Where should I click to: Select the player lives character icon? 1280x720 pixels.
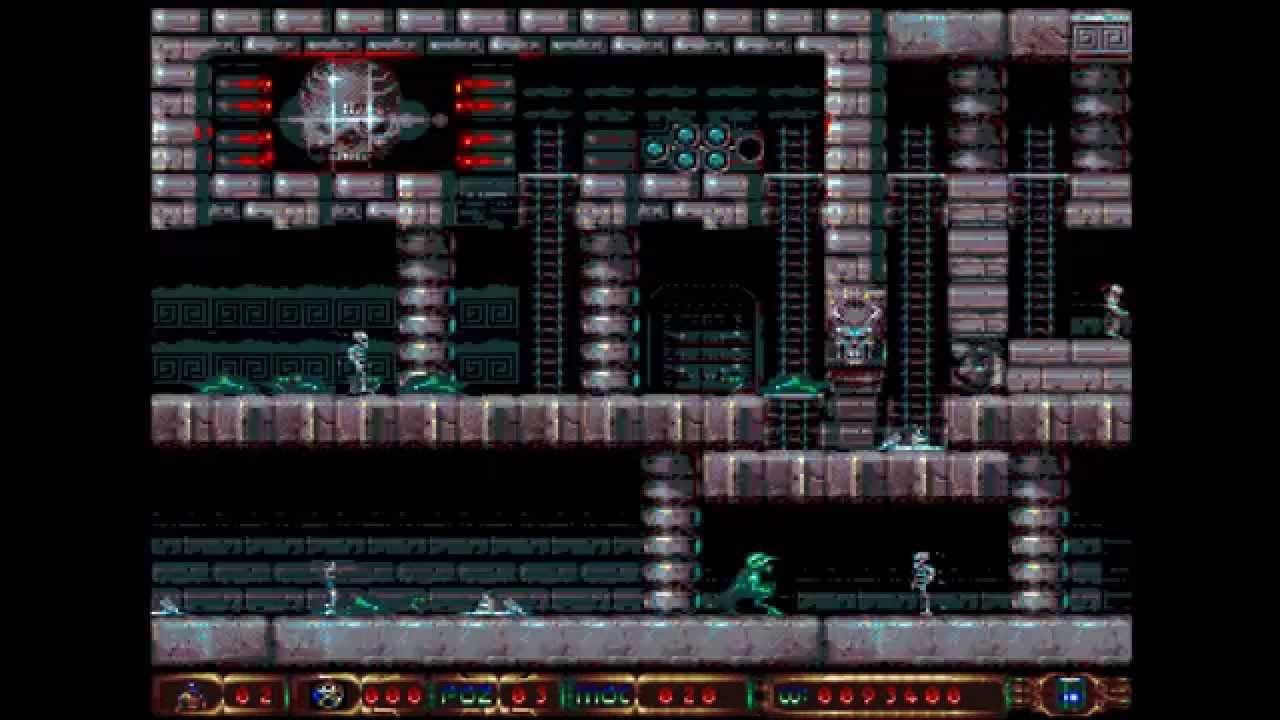coord(187,694)
